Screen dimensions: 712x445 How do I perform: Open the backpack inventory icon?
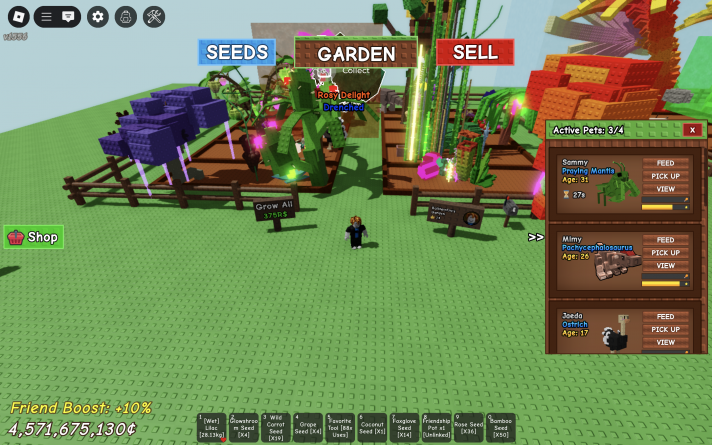125,16
